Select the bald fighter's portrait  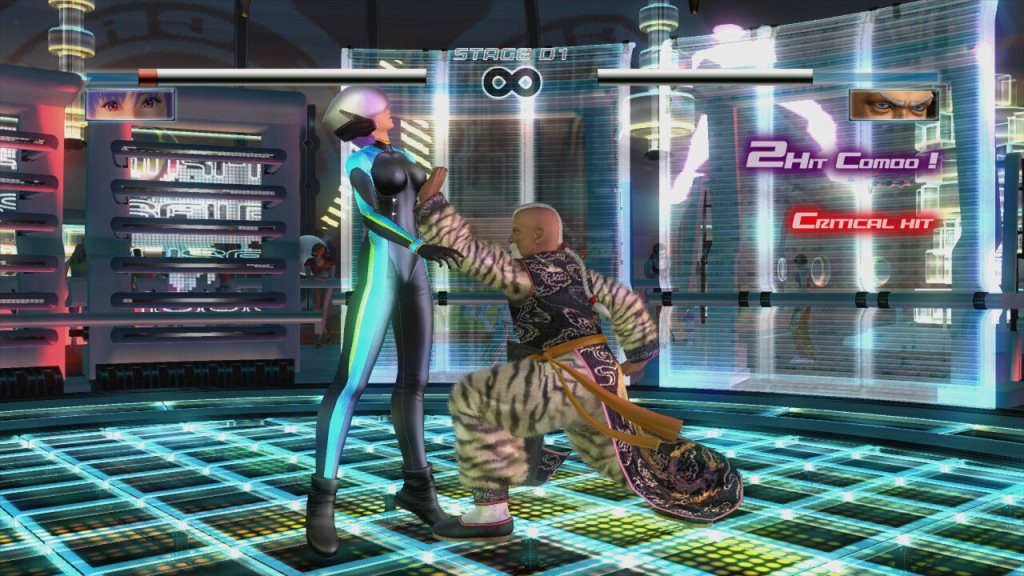[893, 104]
